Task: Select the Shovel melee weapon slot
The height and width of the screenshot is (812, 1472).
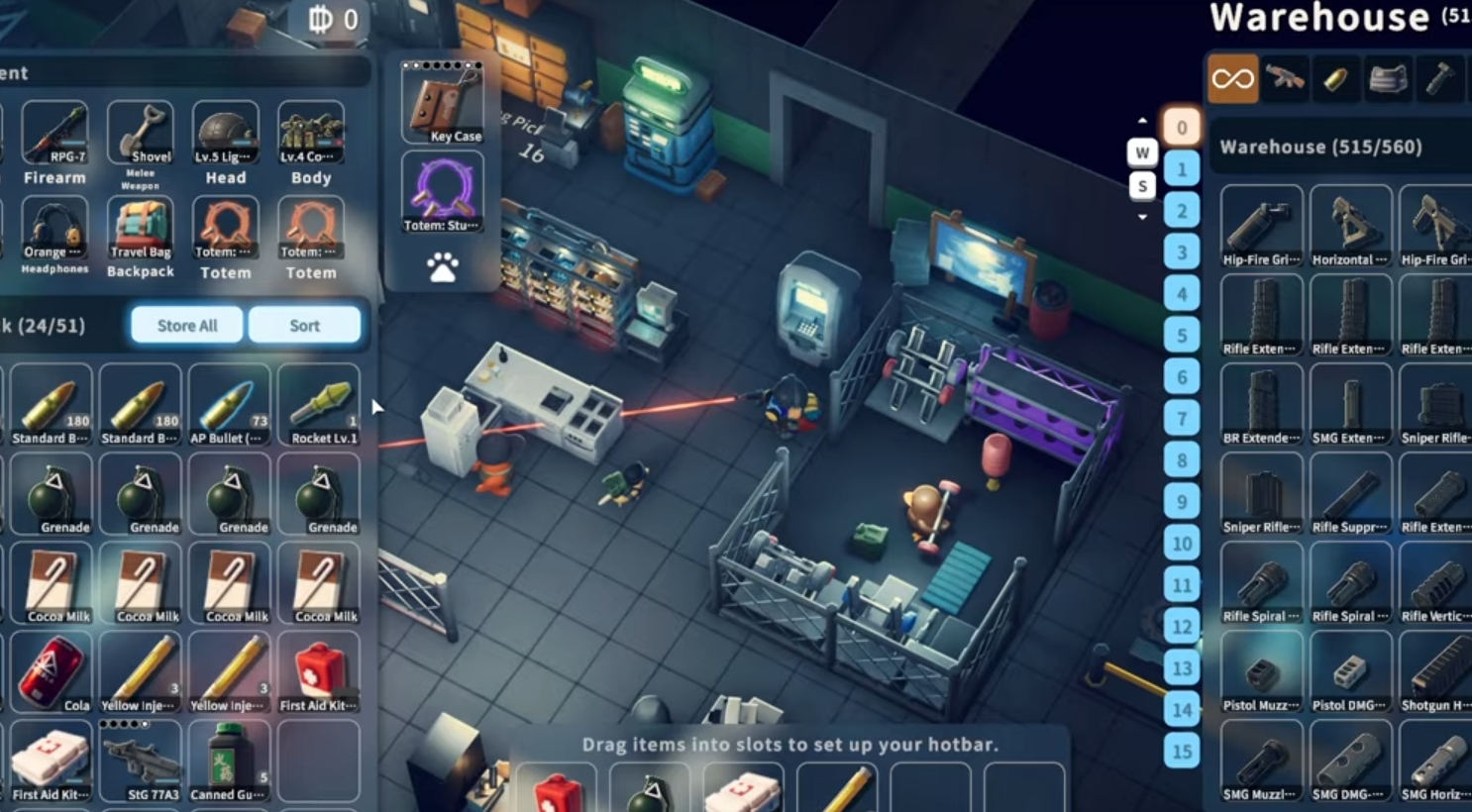Action: [141, 134]
